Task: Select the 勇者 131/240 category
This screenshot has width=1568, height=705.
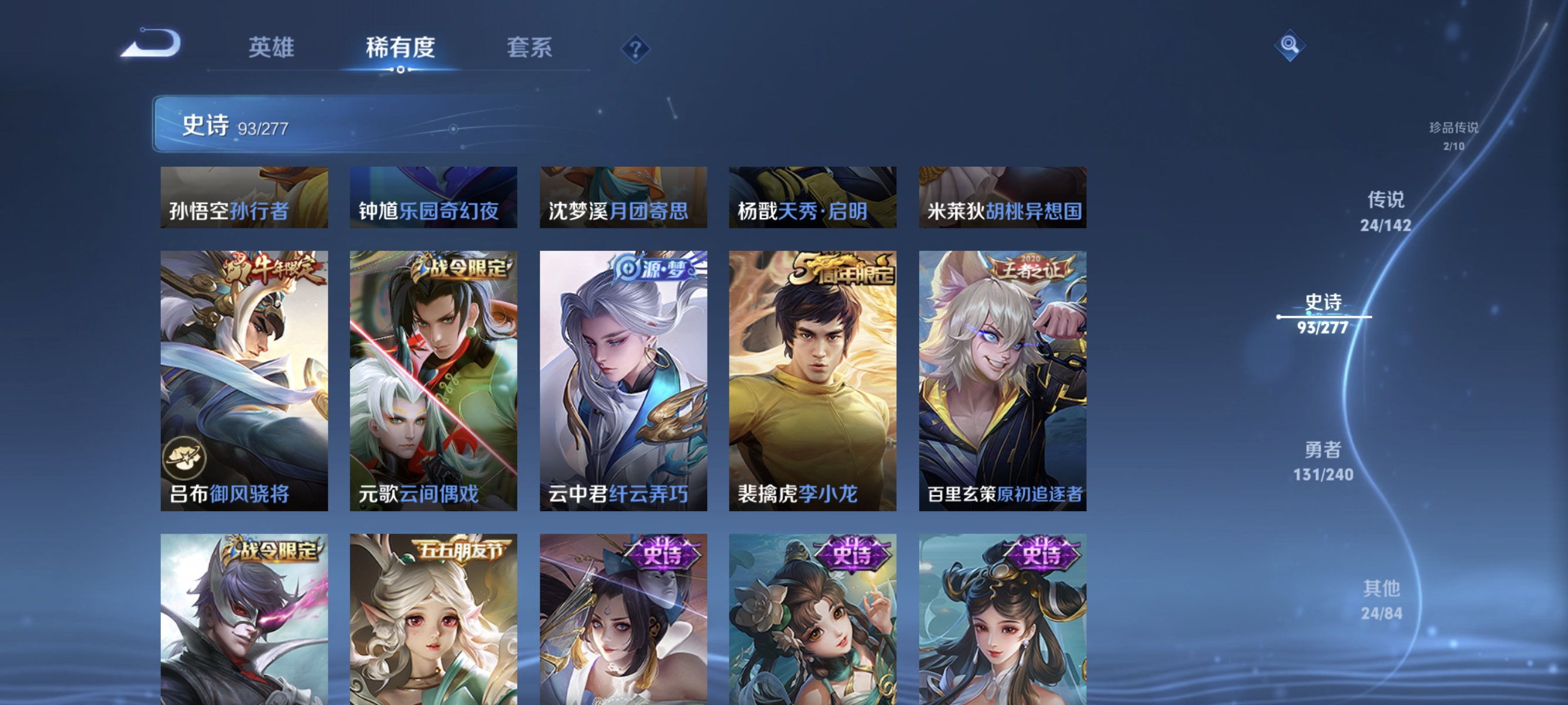Action: pos(1324,461)
